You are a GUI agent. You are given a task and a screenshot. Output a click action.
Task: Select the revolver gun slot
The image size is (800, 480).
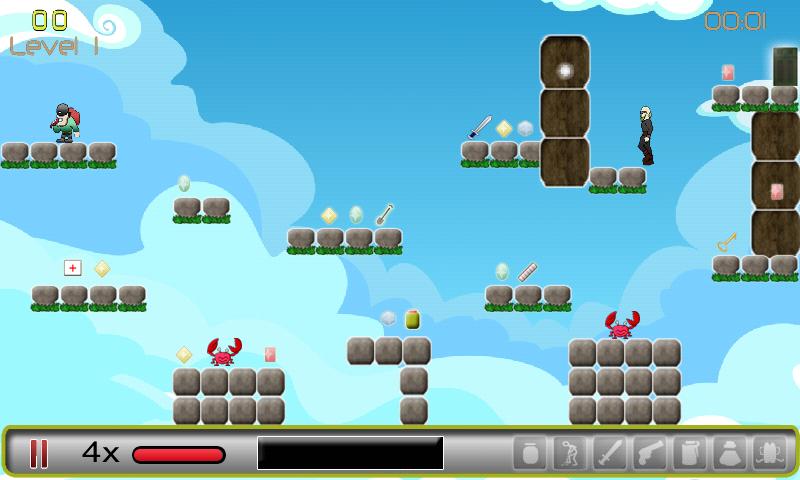pos(650,453)
